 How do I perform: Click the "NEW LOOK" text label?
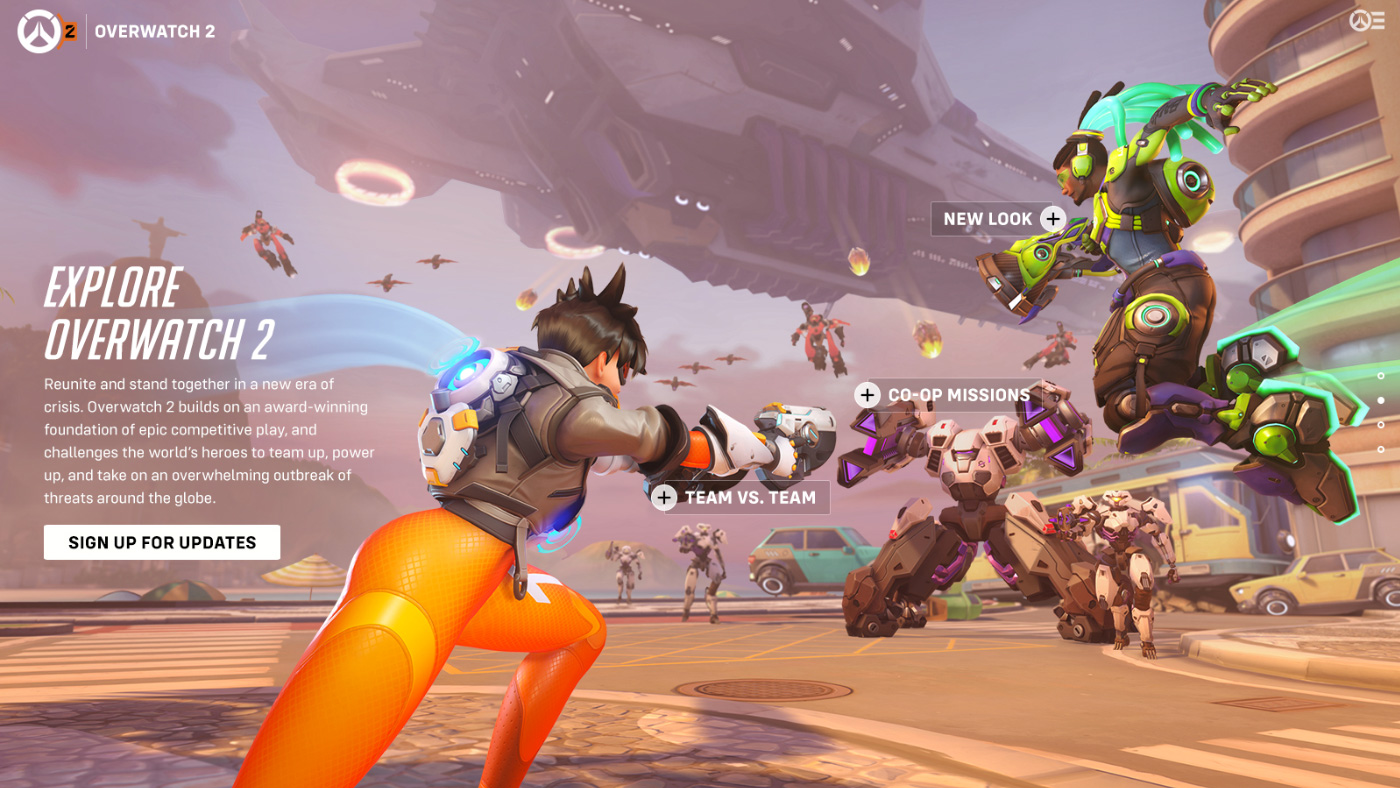pos(990,218)
